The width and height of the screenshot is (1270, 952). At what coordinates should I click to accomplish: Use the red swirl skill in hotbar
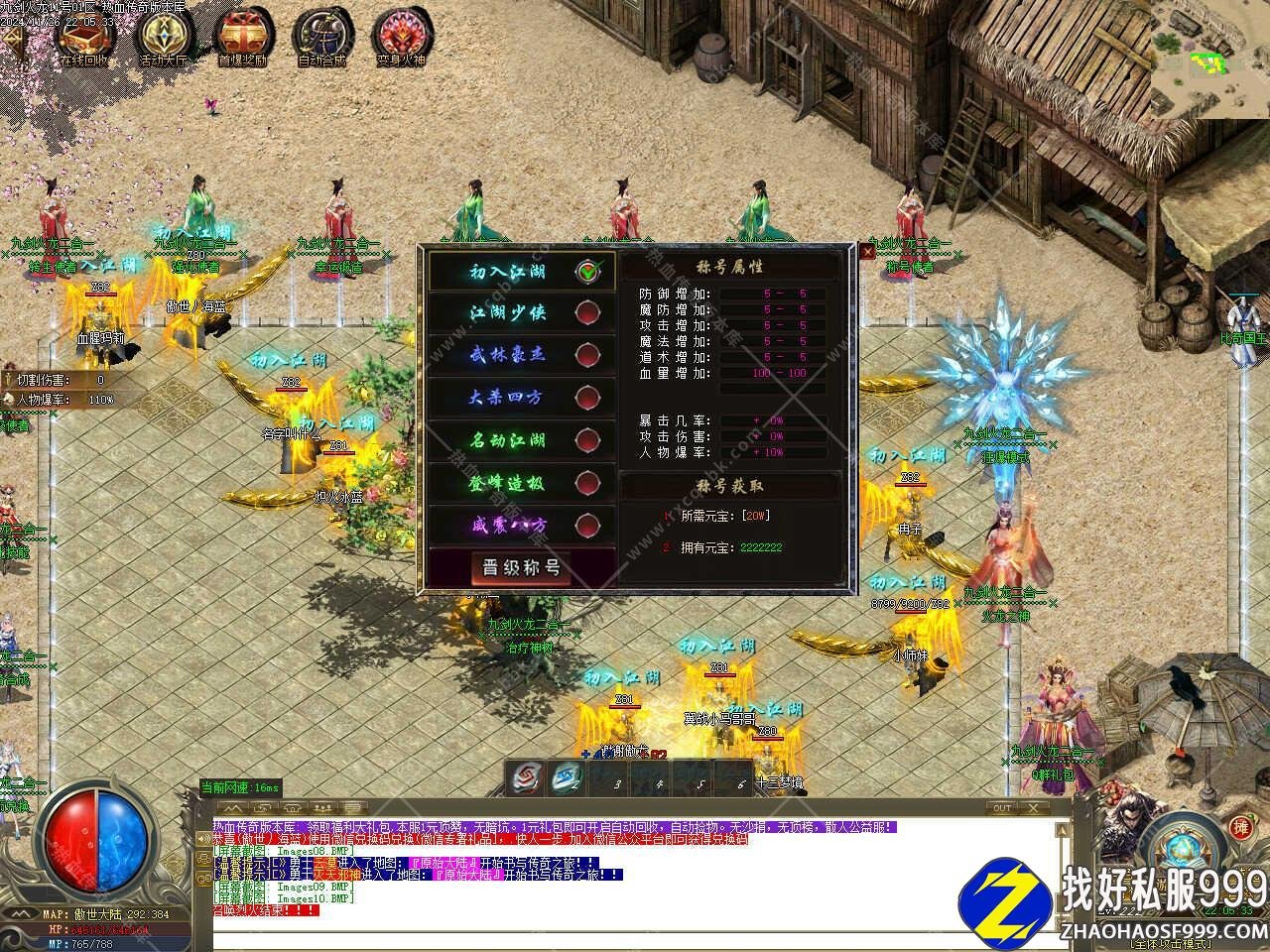[526, 777]
